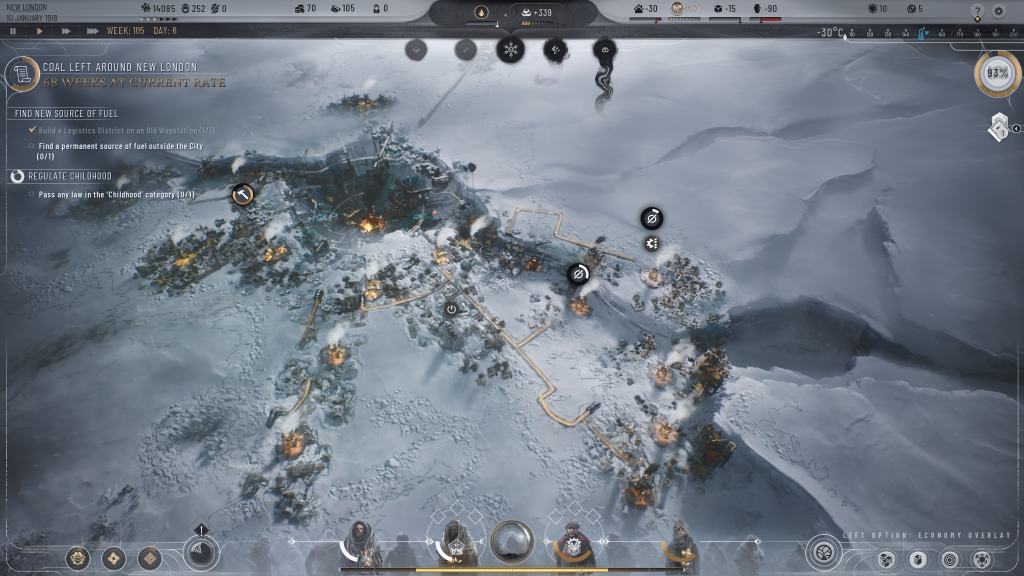Pause the game with the pause control

(x=13, y=31)
